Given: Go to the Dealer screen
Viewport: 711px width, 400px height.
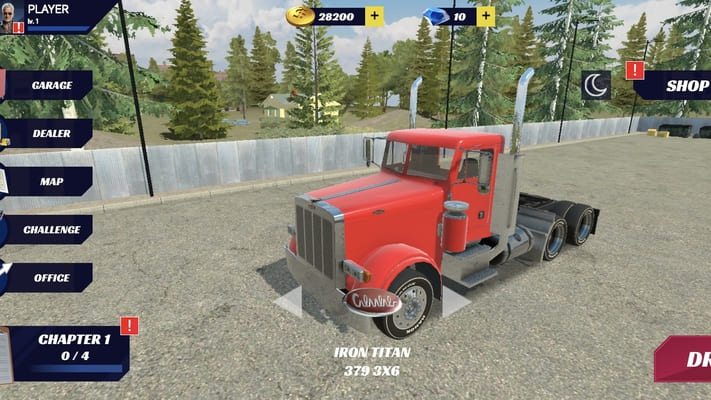Looking at the screenshot, I should coord(48,133).
